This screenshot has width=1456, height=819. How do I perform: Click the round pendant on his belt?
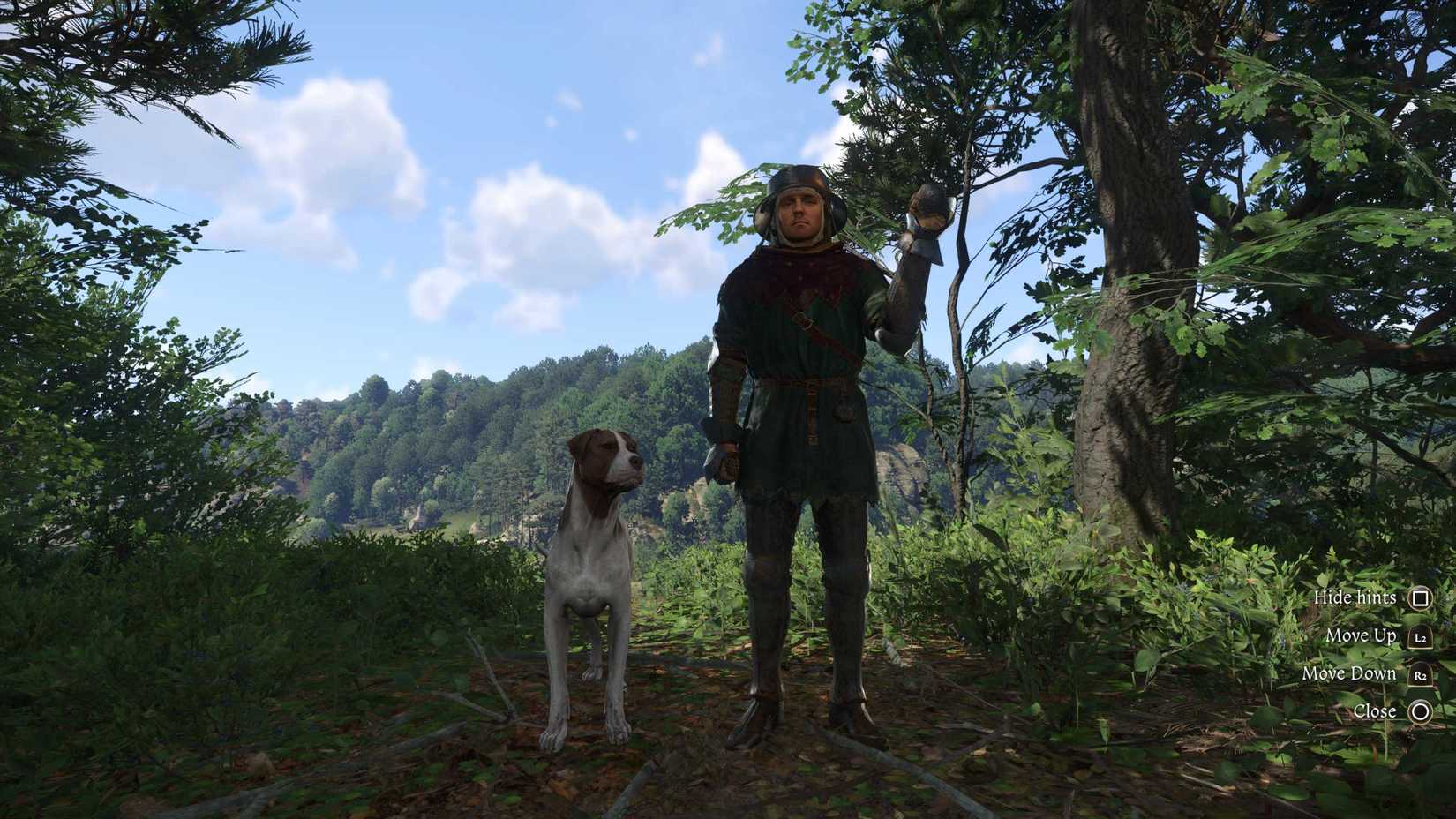(x=843, y=406)
